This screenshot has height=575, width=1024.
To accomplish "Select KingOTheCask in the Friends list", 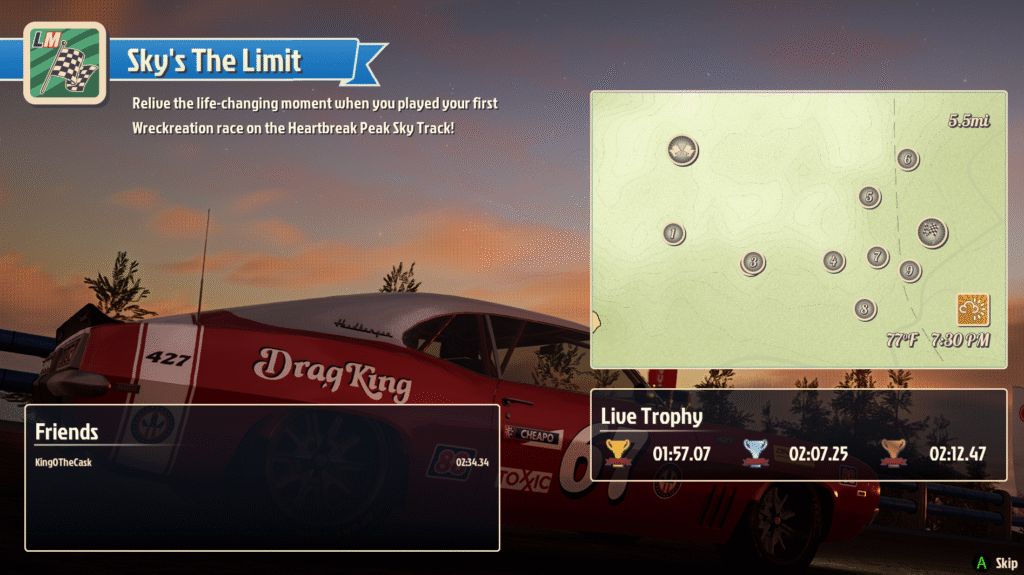I will (63, 462).
